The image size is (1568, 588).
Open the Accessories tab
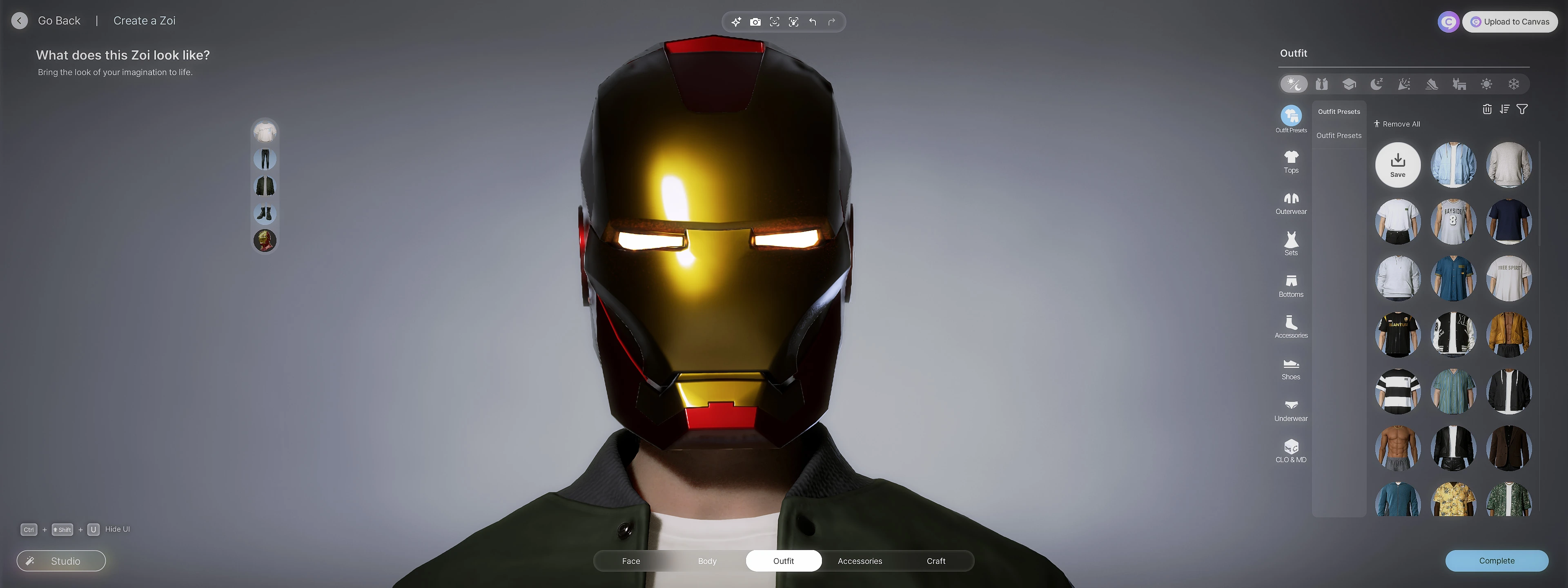coord(860,561)
